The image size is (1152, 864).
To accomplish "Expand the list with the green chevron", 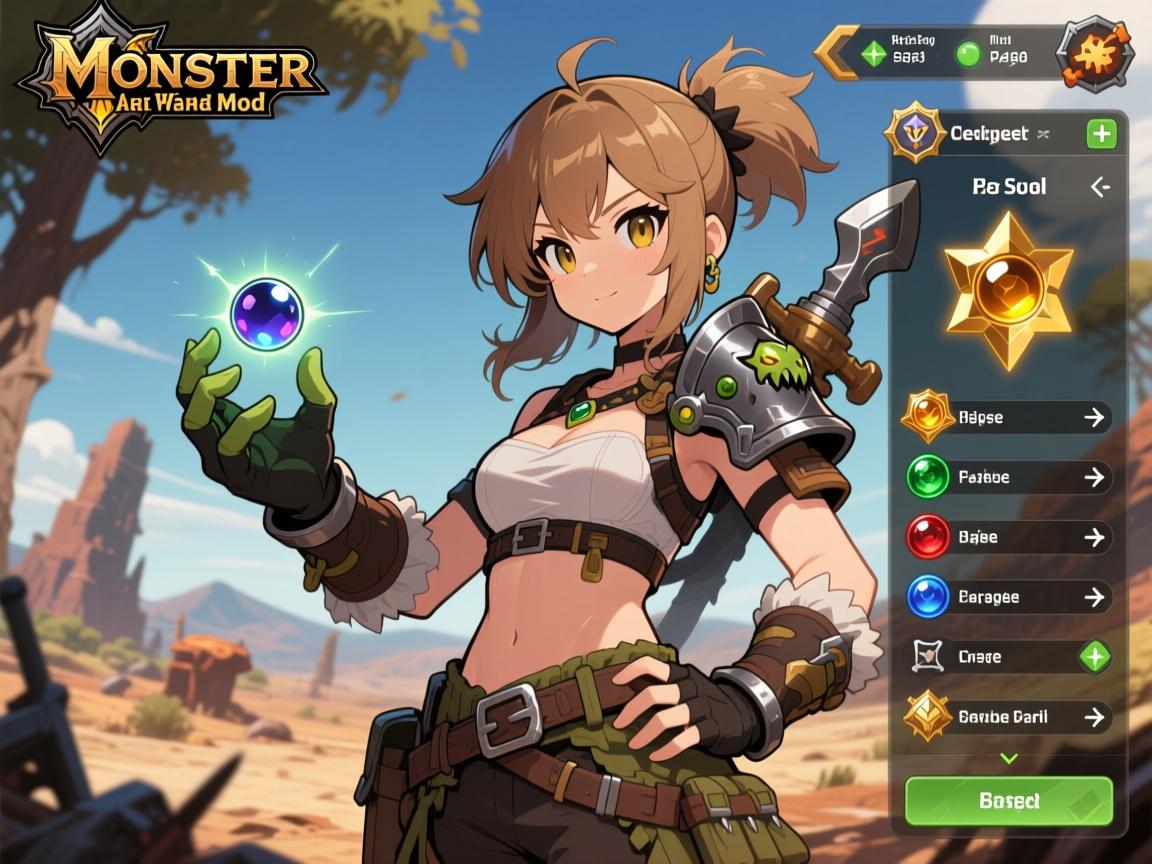I will 1008,759.
